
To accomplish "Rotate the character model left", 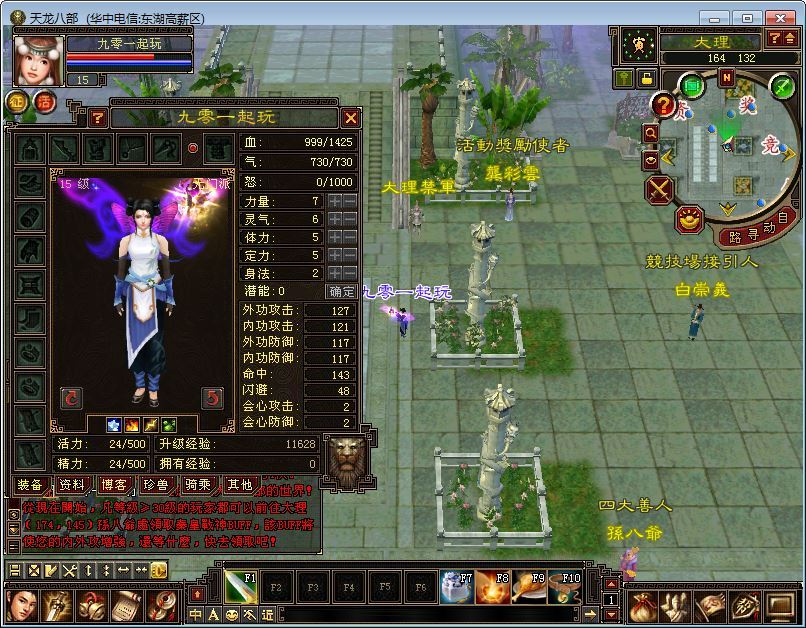I will [x=70, y=397].
